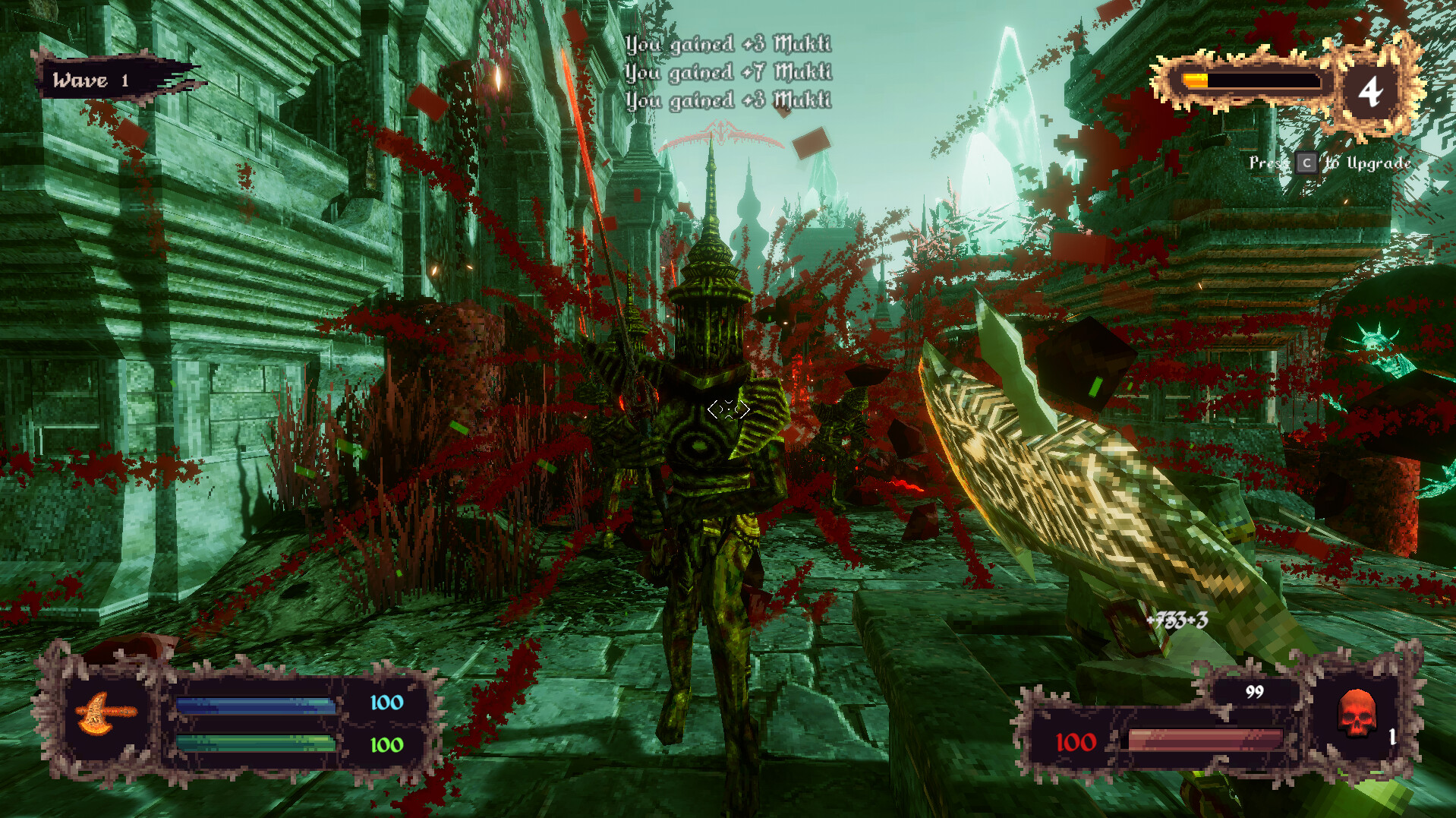Click the +733+3 damage number

click(1177, 619)
